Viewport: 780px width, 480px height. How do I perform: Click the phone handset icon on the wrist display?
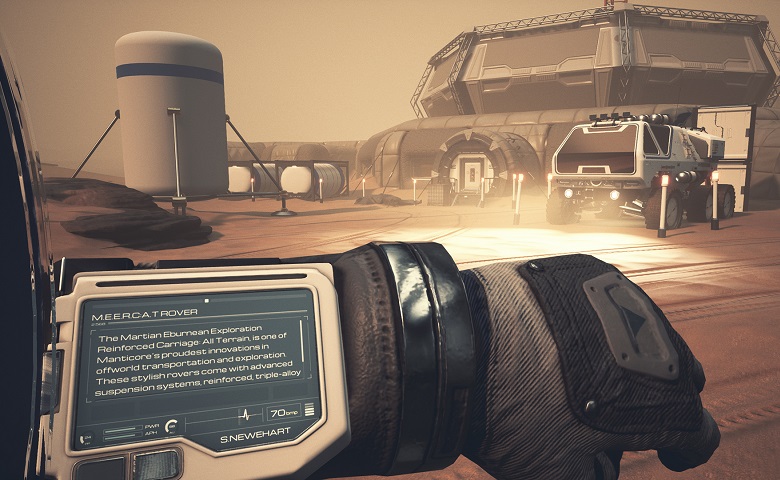(x=83, y=437)
